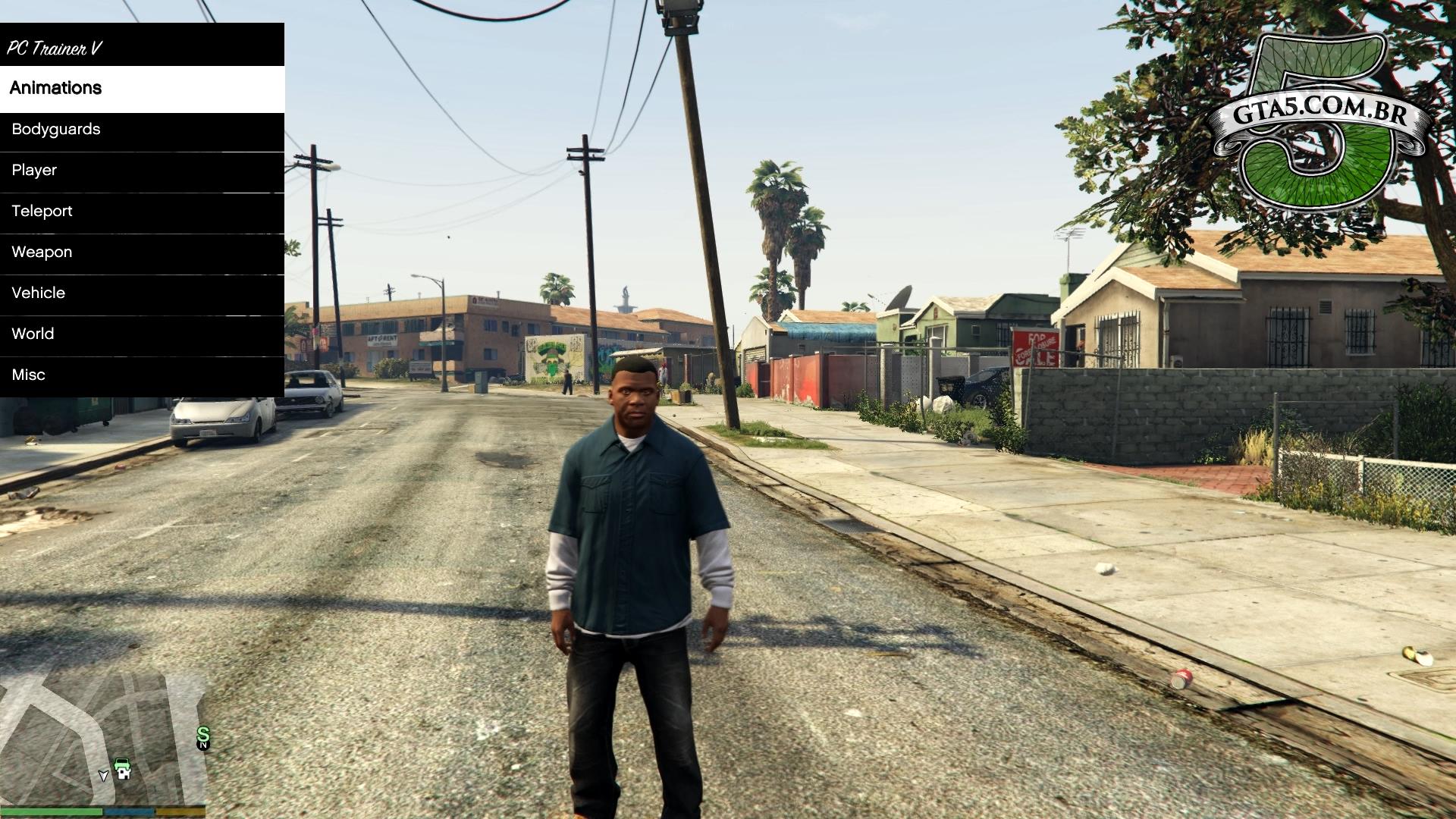Click the green S blip on minimap
Viewport: 1456px width, 819px height.
click(x=202, y=734)
